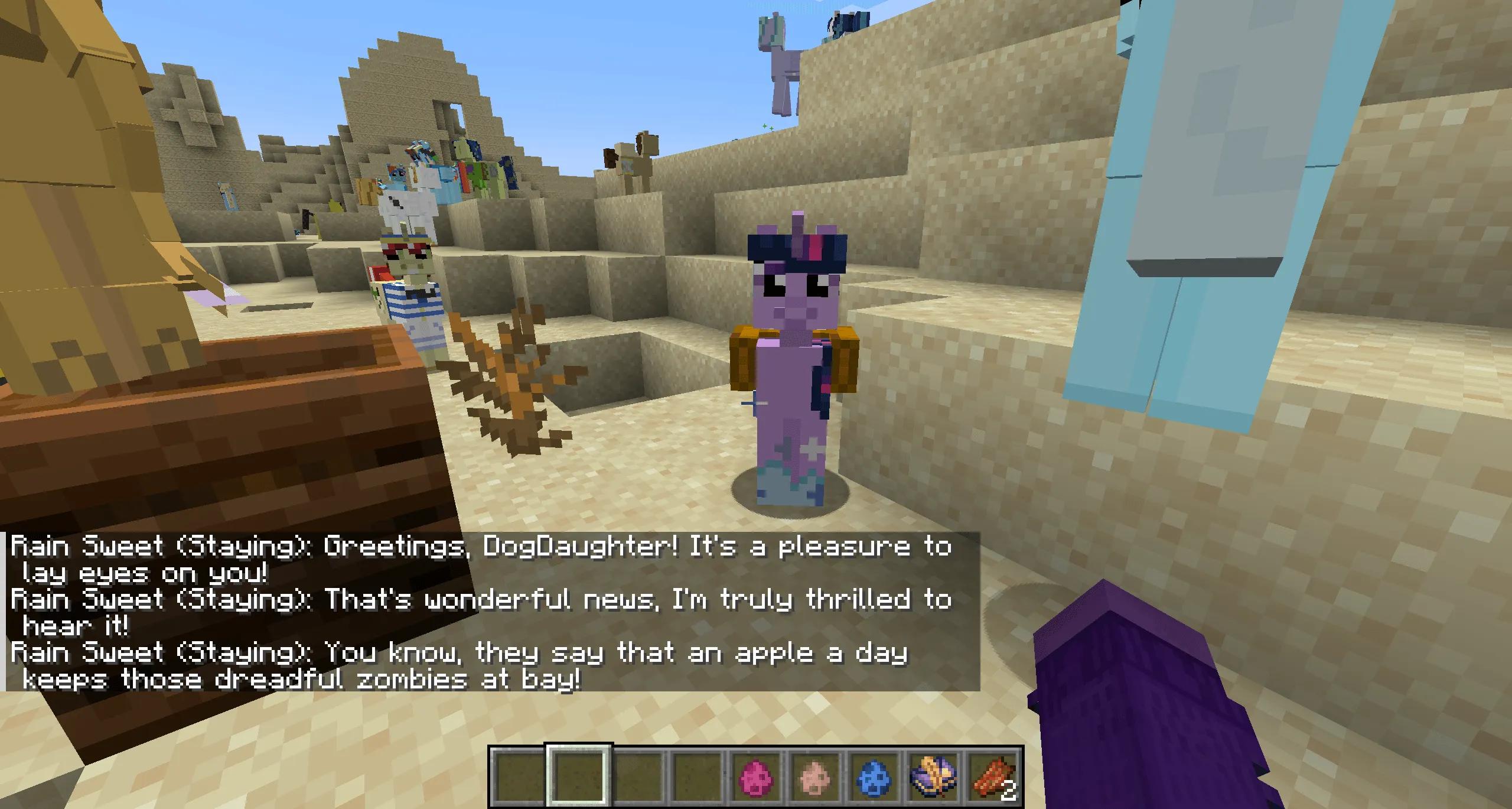Click the empty middle hotbar slot
This screenshot has height=809, width=1512.
(x=638, y=775)
